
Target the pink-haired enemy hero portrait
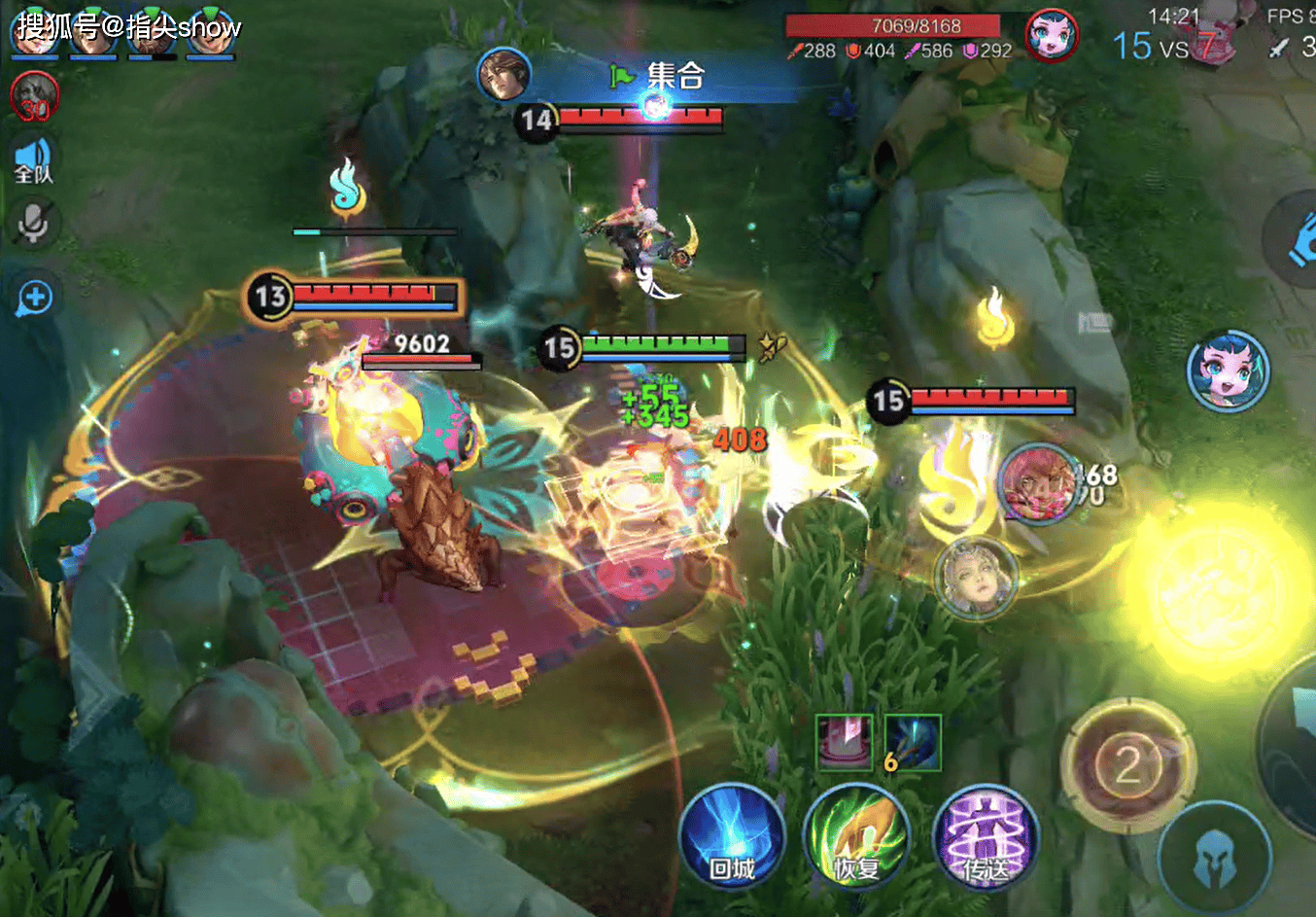(x=1037, y=482)
